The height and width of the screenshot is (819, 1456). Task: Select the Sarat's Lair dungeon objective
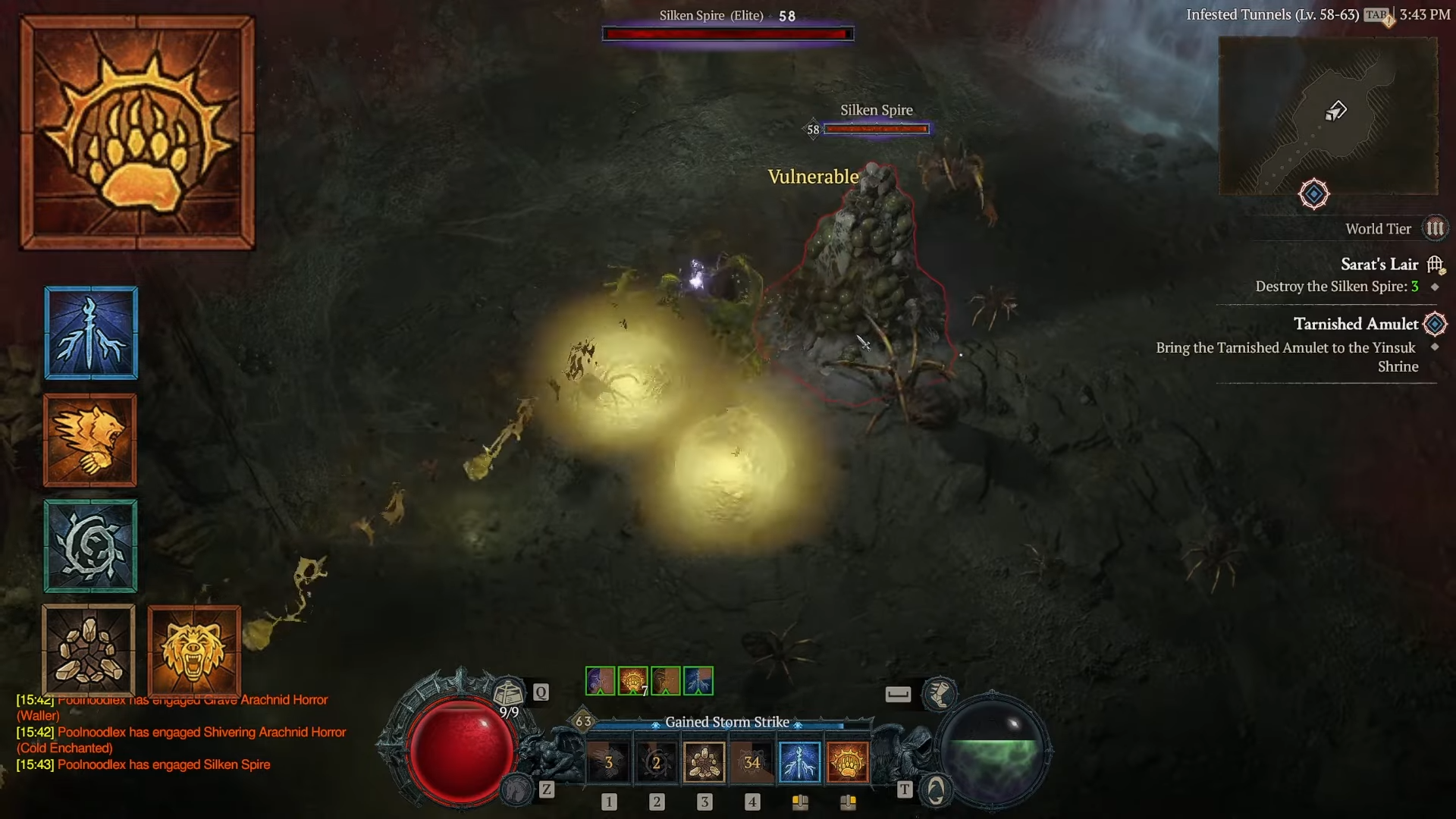pyautogui.click(x=1379, y=265)
